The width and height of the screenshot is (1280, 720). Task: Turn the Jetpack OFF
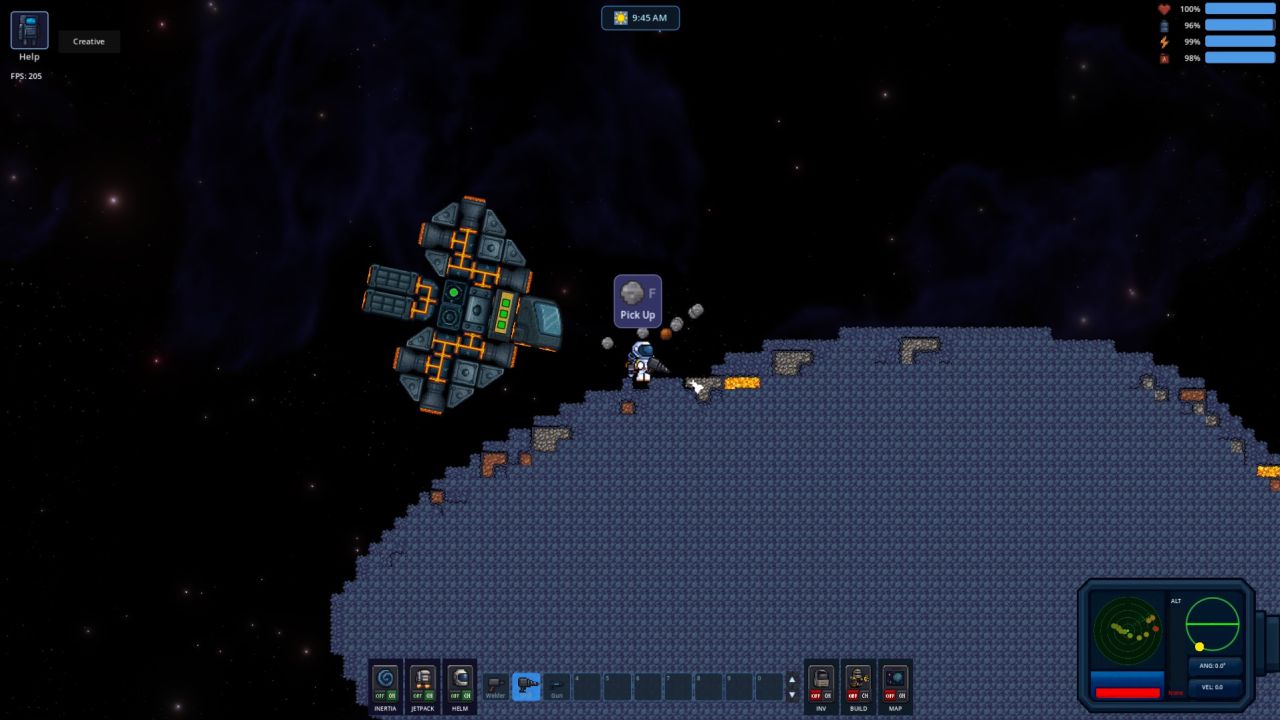pos(415,693)
